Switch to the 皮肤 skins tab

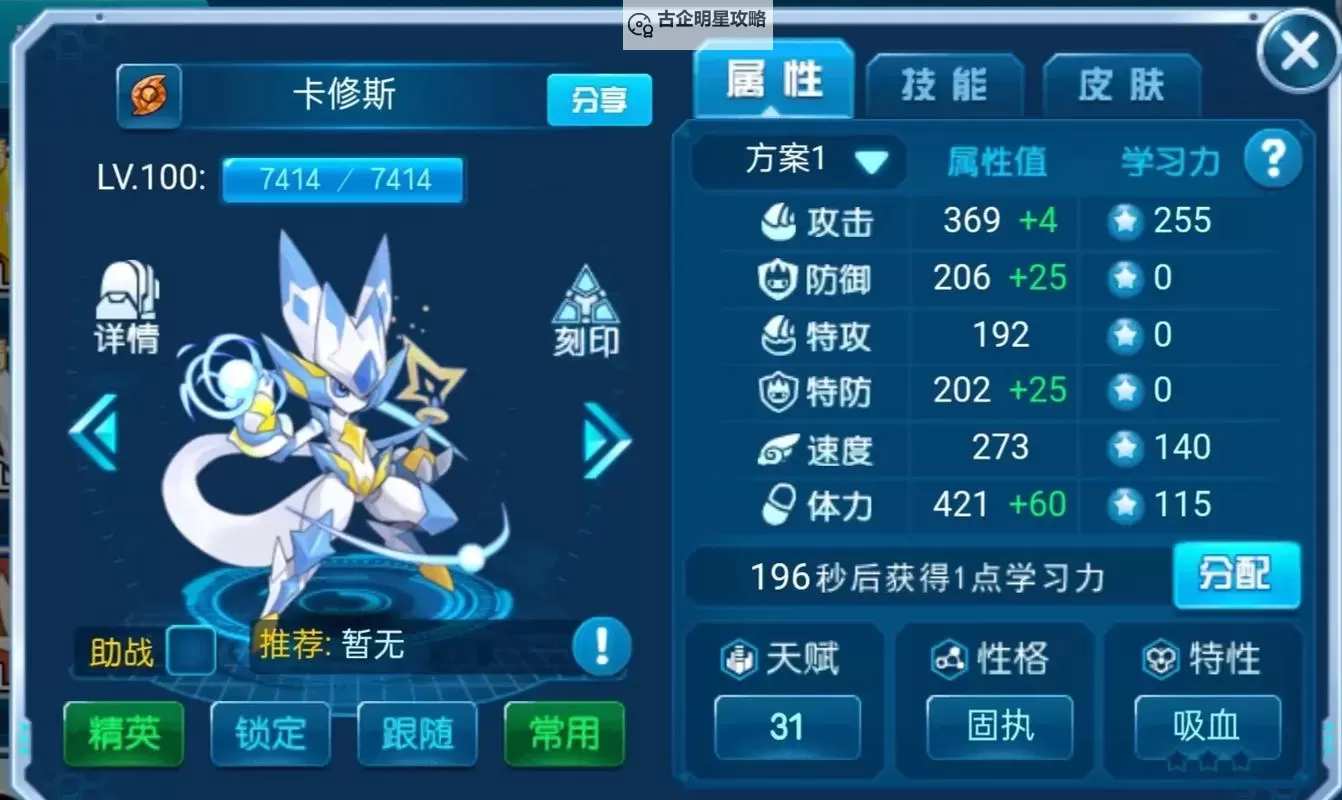point(1121,86)
